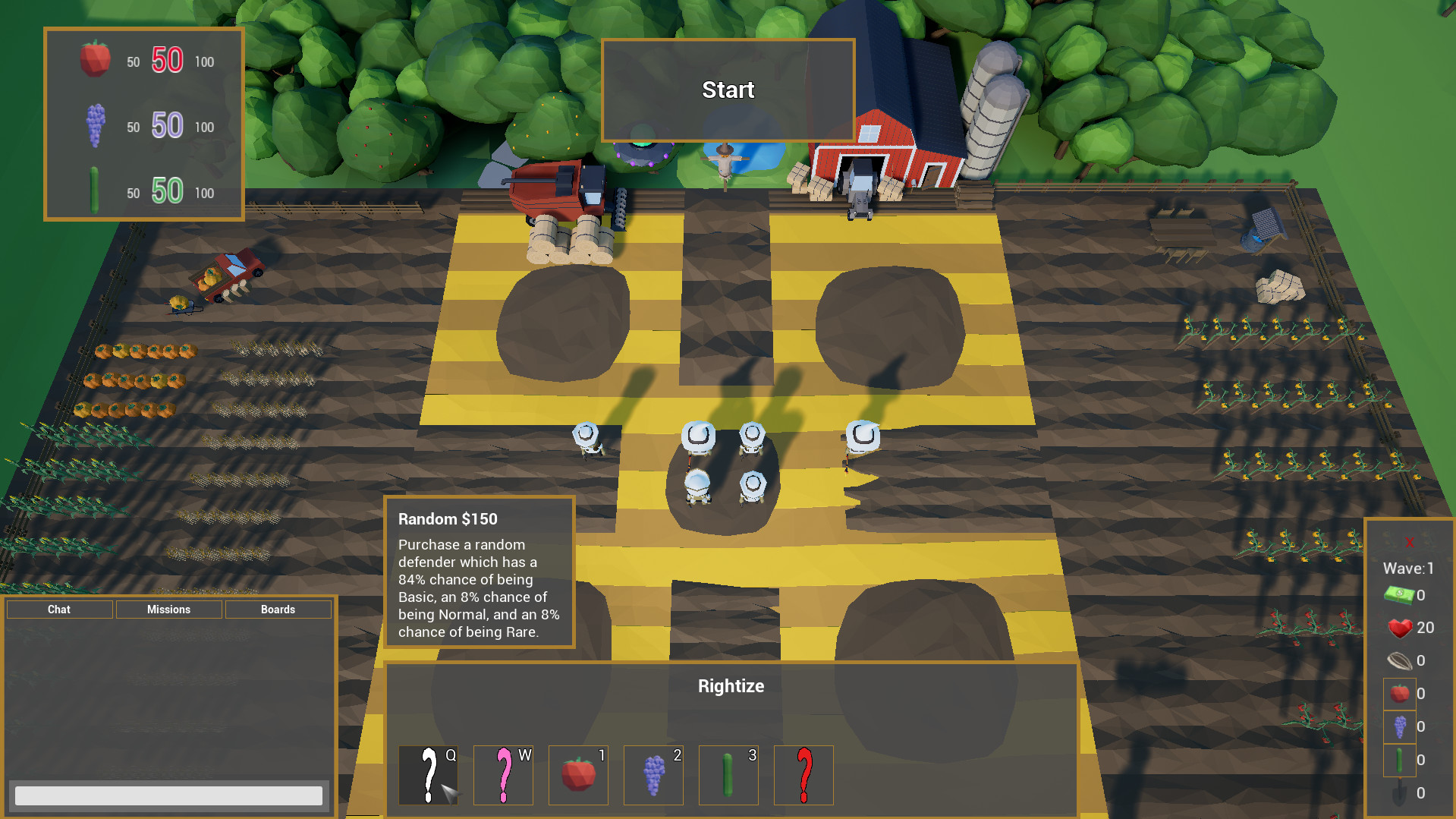Open the Missions tab
This screenshot has width=1456, height=819.
[x=168, y=609]
